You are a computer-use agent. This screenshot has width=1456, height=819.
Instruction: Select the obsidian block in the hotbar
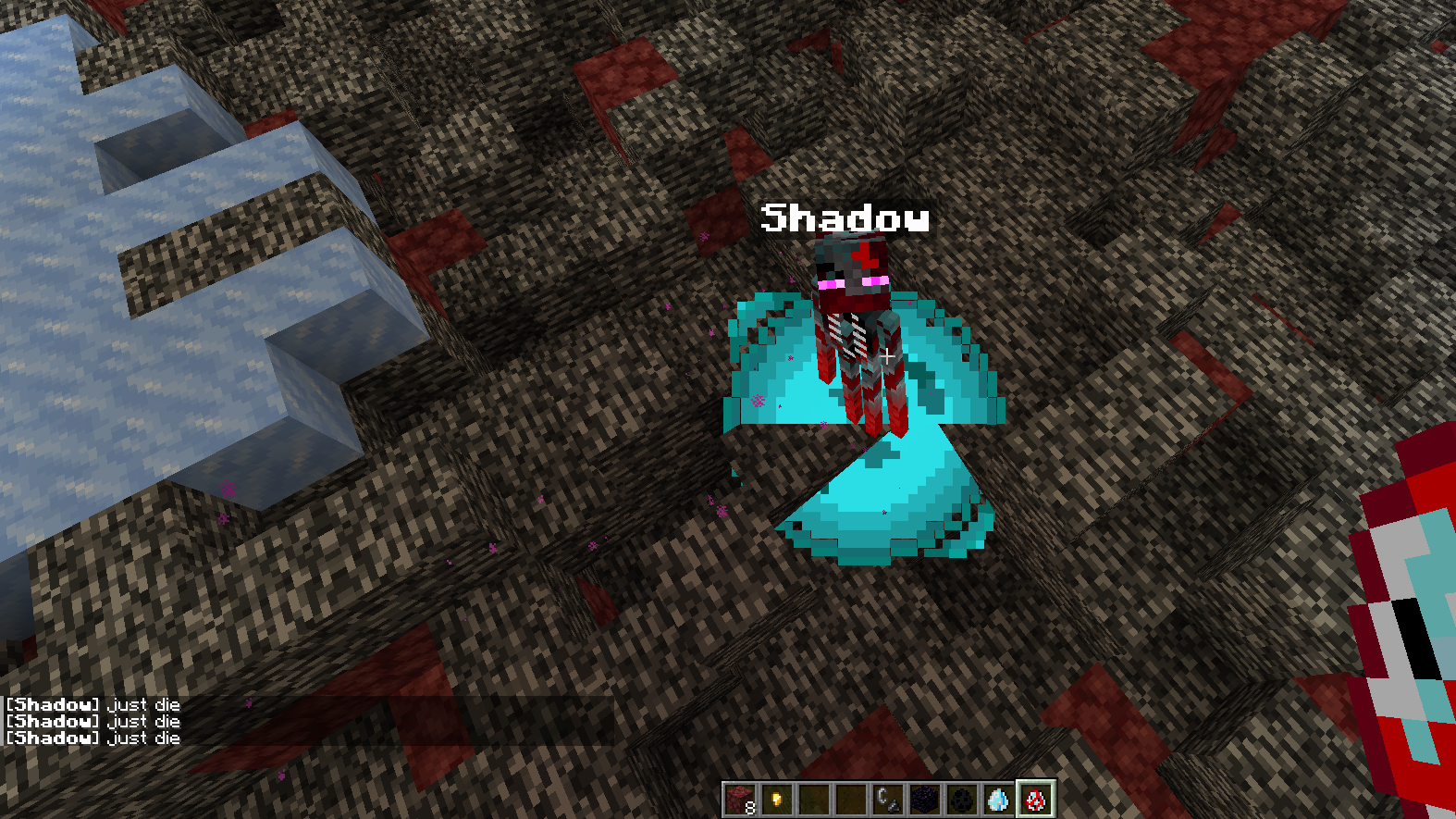924,798
